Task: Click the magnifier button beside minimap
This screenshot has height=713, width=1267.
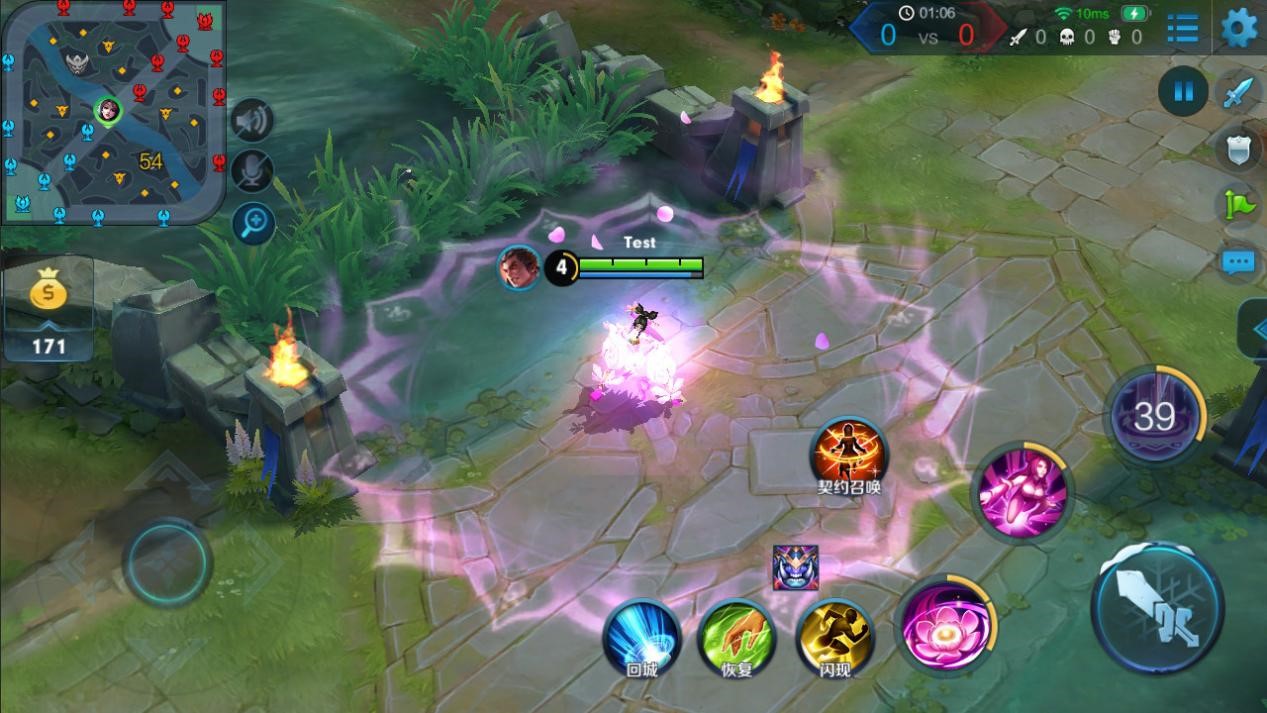Action: click(x=253, y=222)
